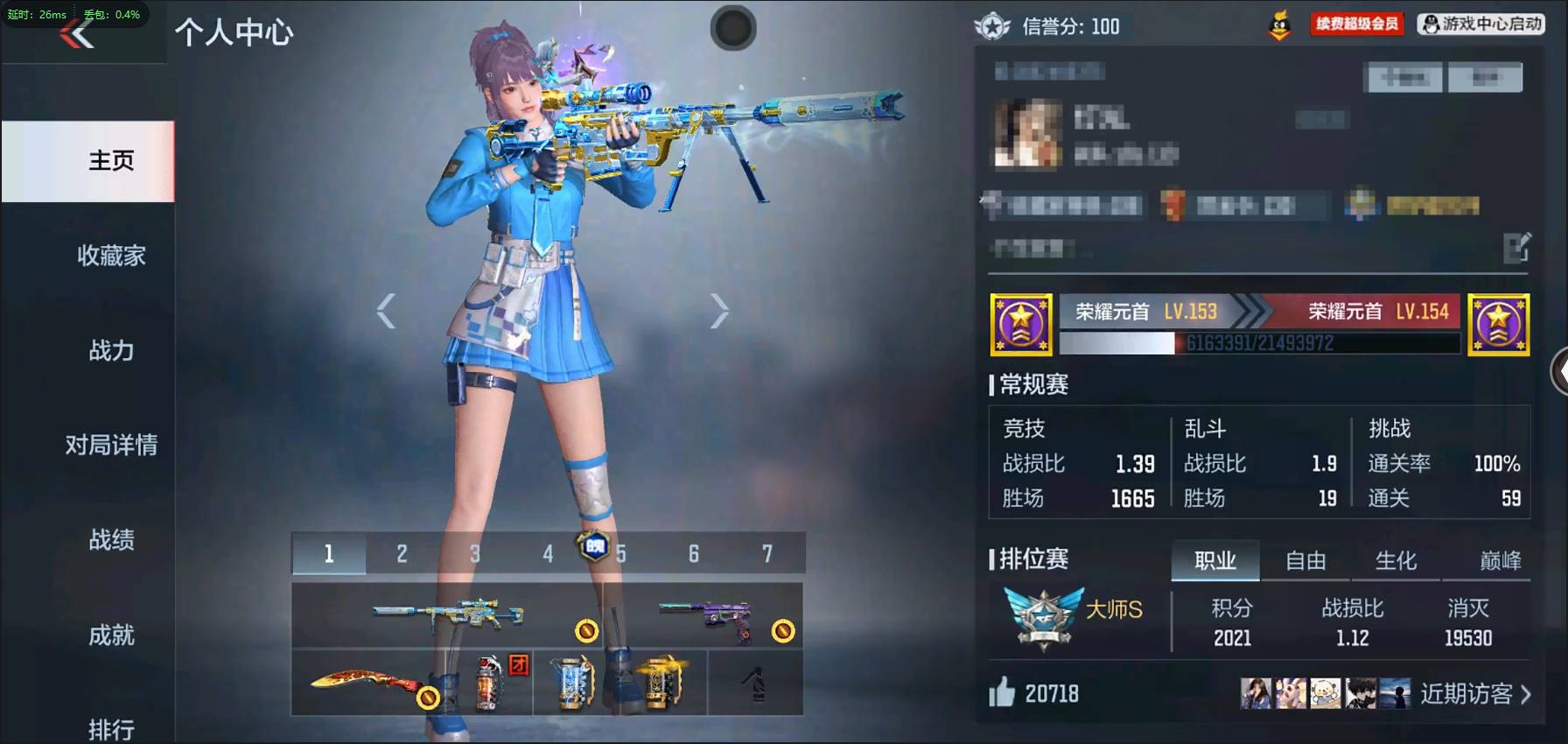The width and height of the screenshot is (1568, 744).
Task: Select the 主页 sidebar entry
Action: (111, 161)
